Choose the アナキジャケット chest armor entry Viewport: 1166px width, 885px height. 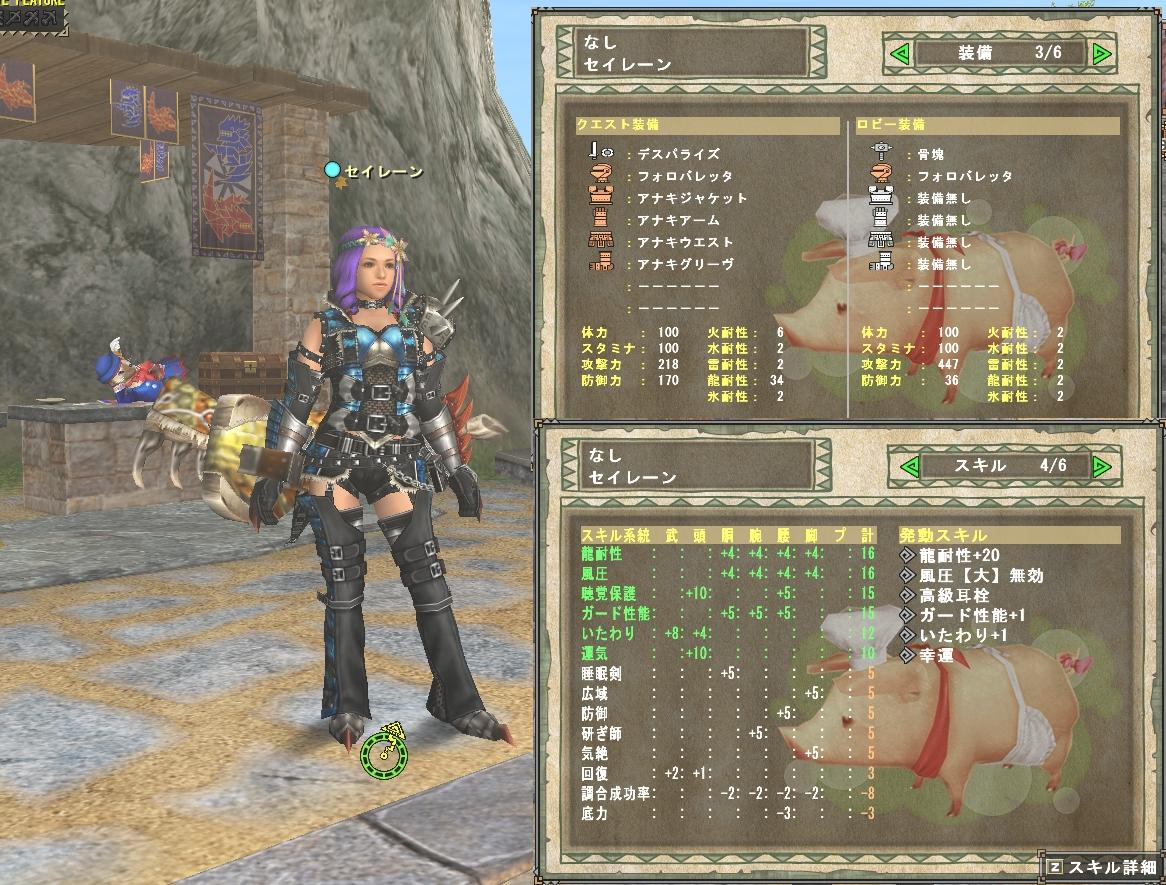pos(692,198)
